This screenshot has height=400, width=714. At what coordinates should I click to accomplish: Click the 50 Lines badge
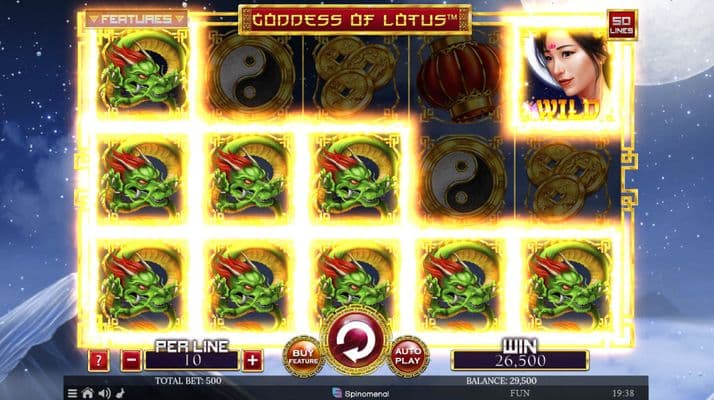620,24
